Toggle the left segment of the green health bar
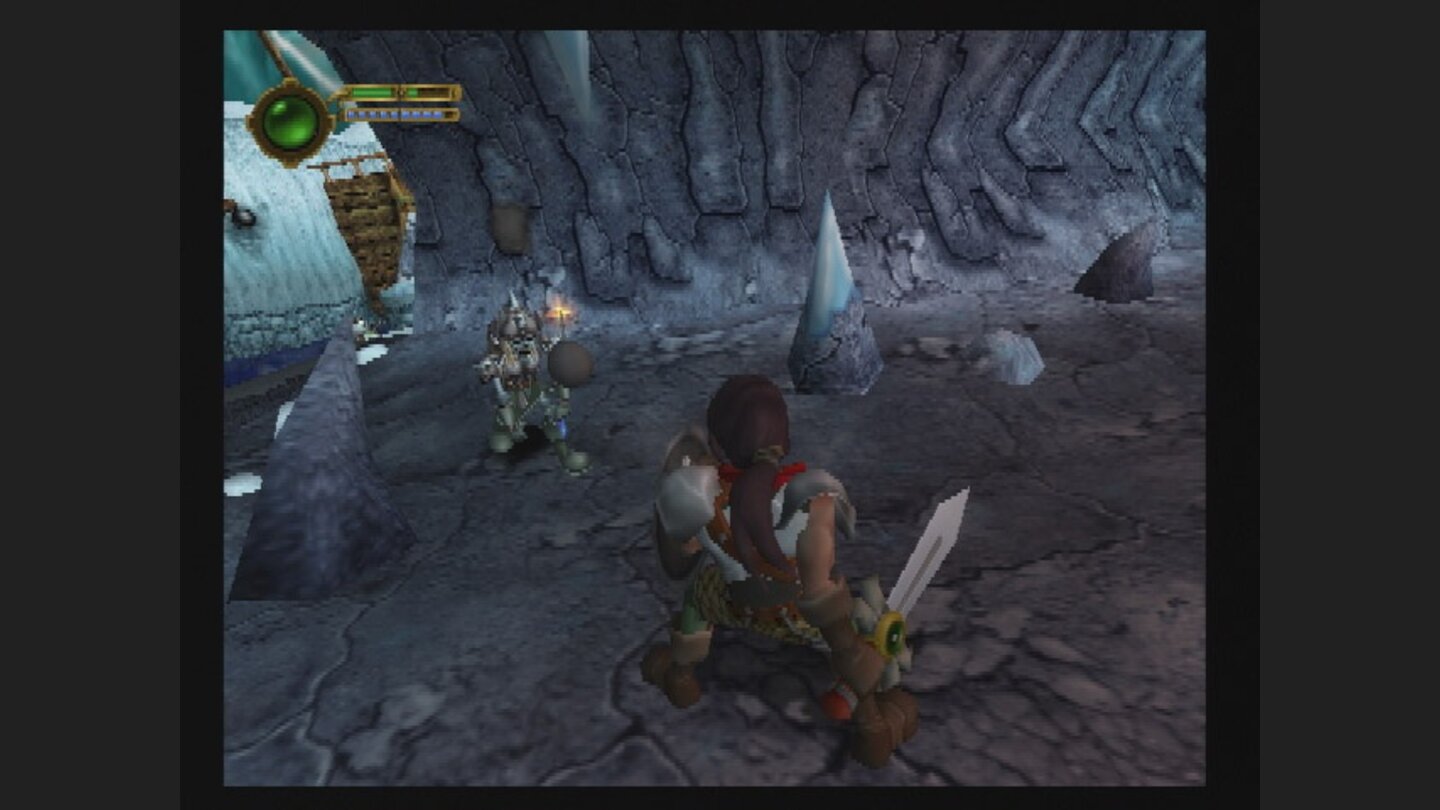Image resolution: width=1440 pixels, height=810 pixels. (372, 92)
